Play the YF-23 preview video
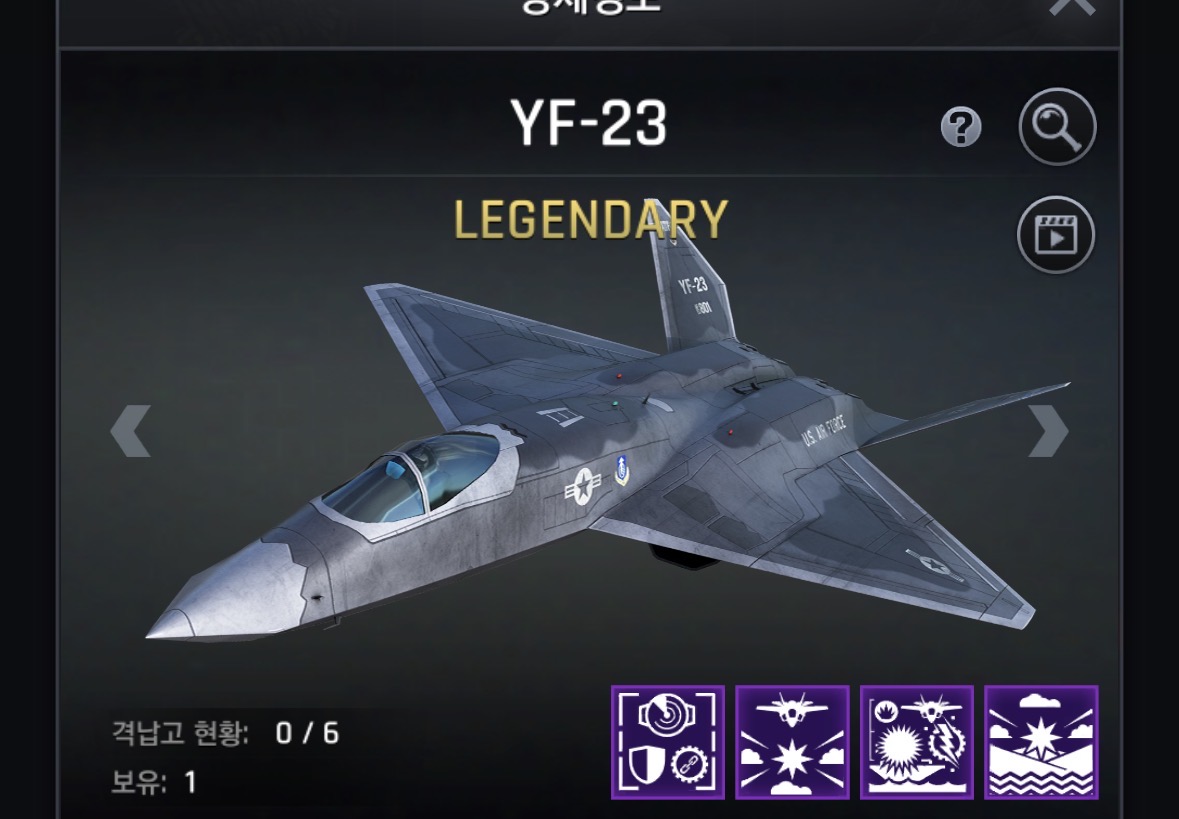This screenshot has width=1179, height=819. click(1056, 235)
